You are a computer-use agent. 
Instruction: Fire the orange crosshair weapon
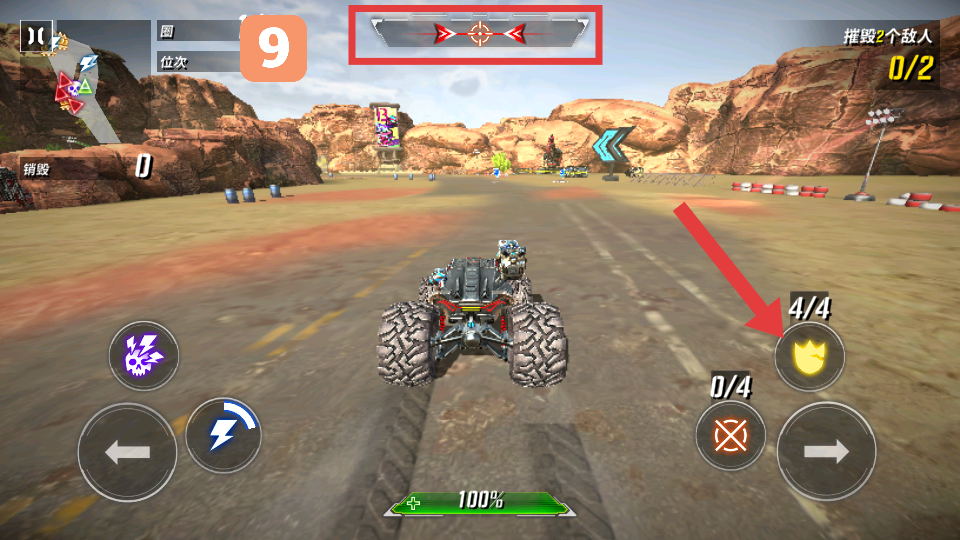point(731,437)
